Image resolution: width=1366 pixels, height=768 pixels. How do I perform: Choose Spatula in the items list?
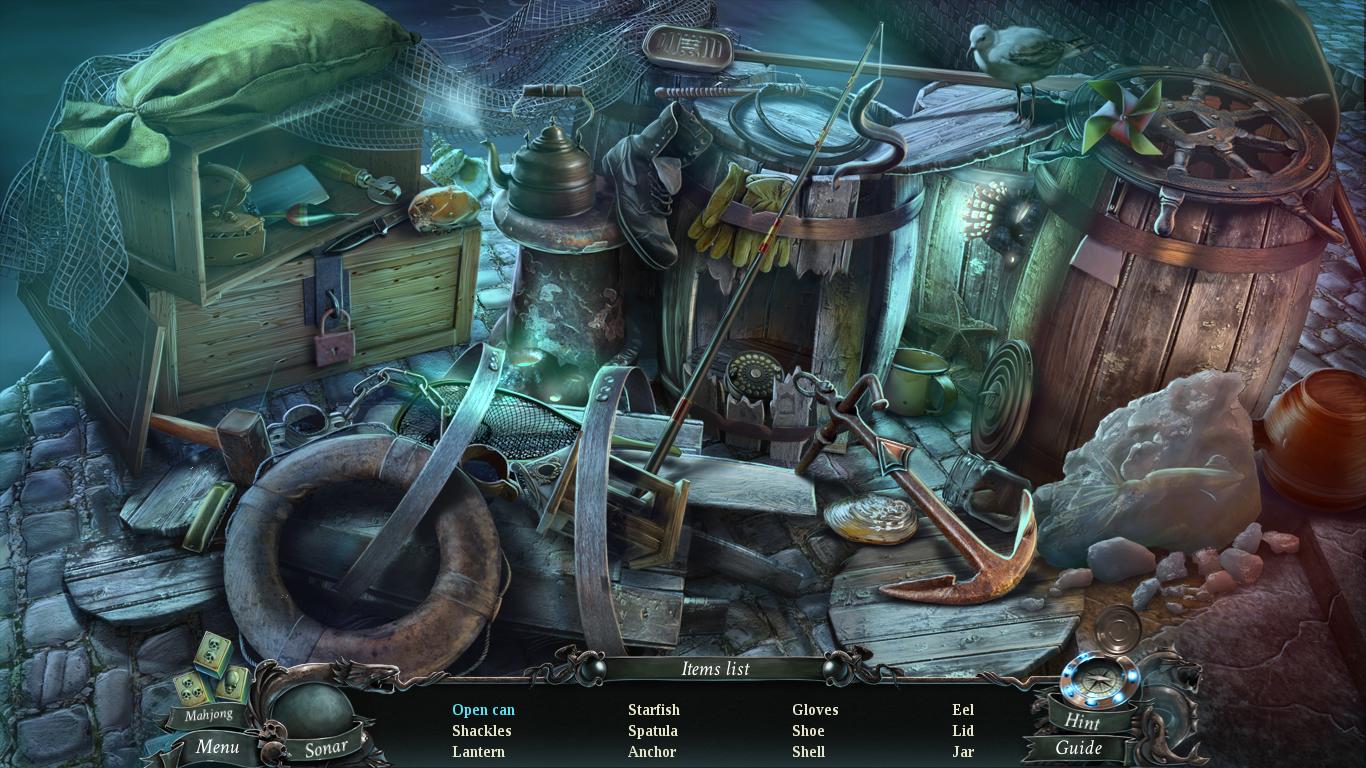[652, 731]
